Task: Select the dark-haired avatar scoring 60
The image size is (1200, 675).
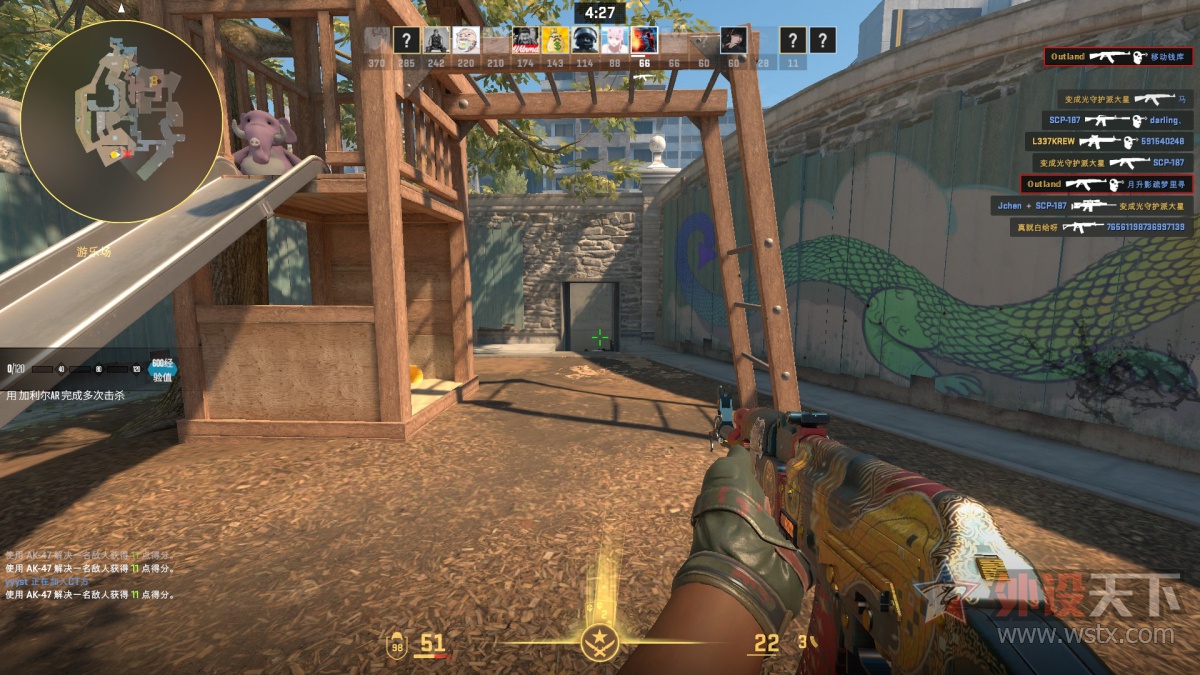Action: pos(733,40)
